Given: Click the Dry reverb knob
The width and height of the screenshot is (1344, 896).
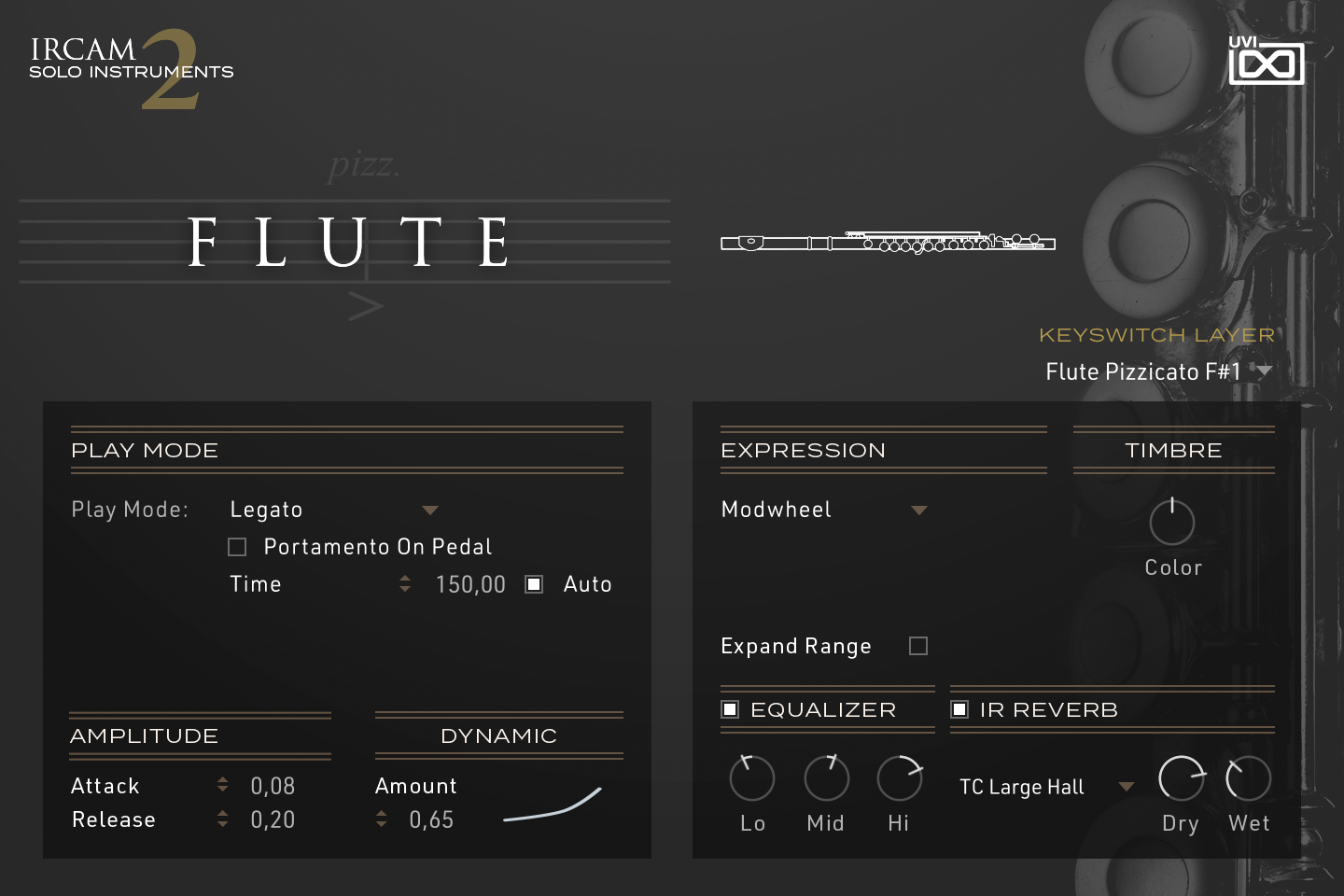Looking at the screenshot, I should click(1181, 777).
